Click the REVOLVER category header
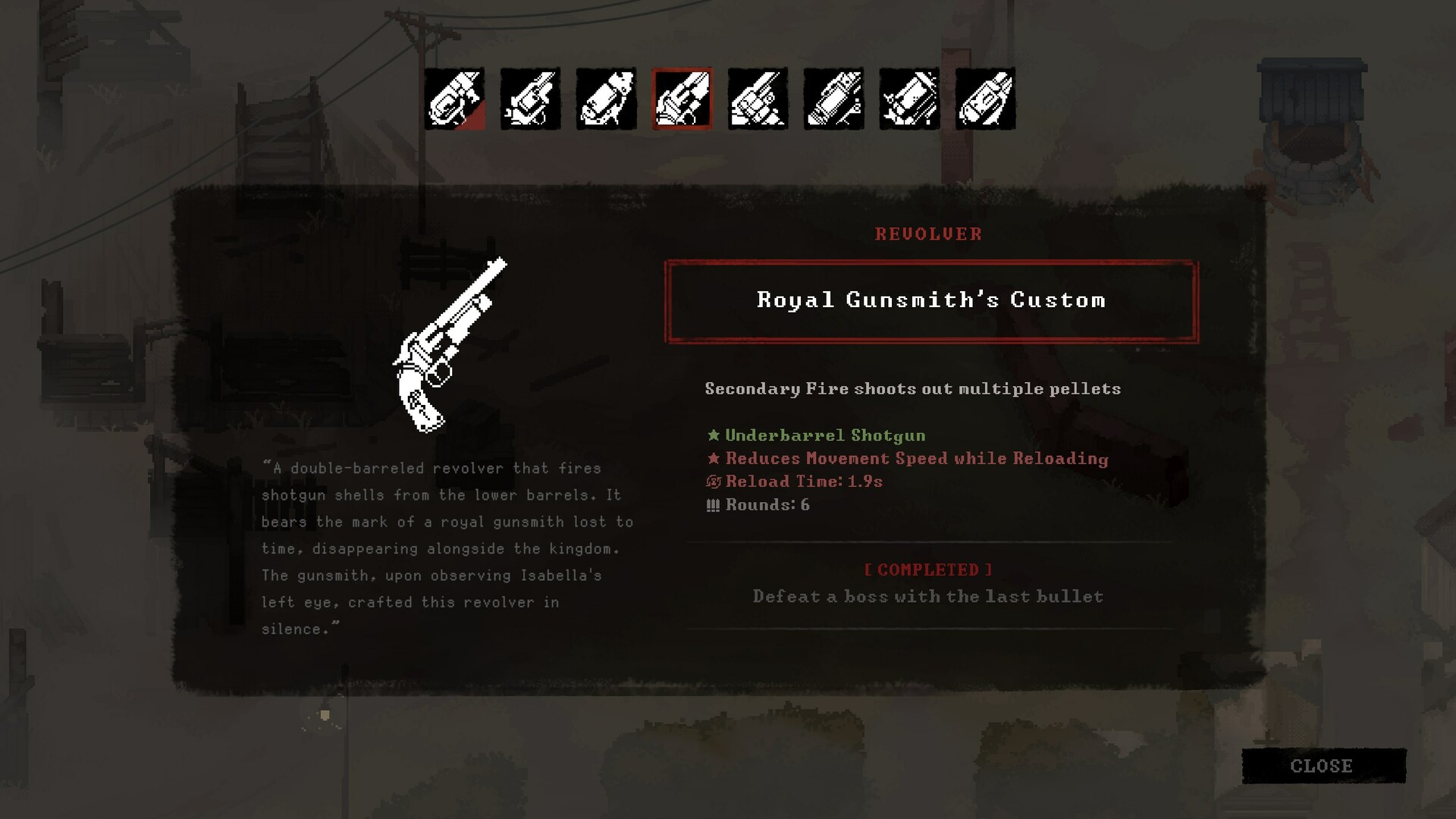1456x819 pixels. 927,234
